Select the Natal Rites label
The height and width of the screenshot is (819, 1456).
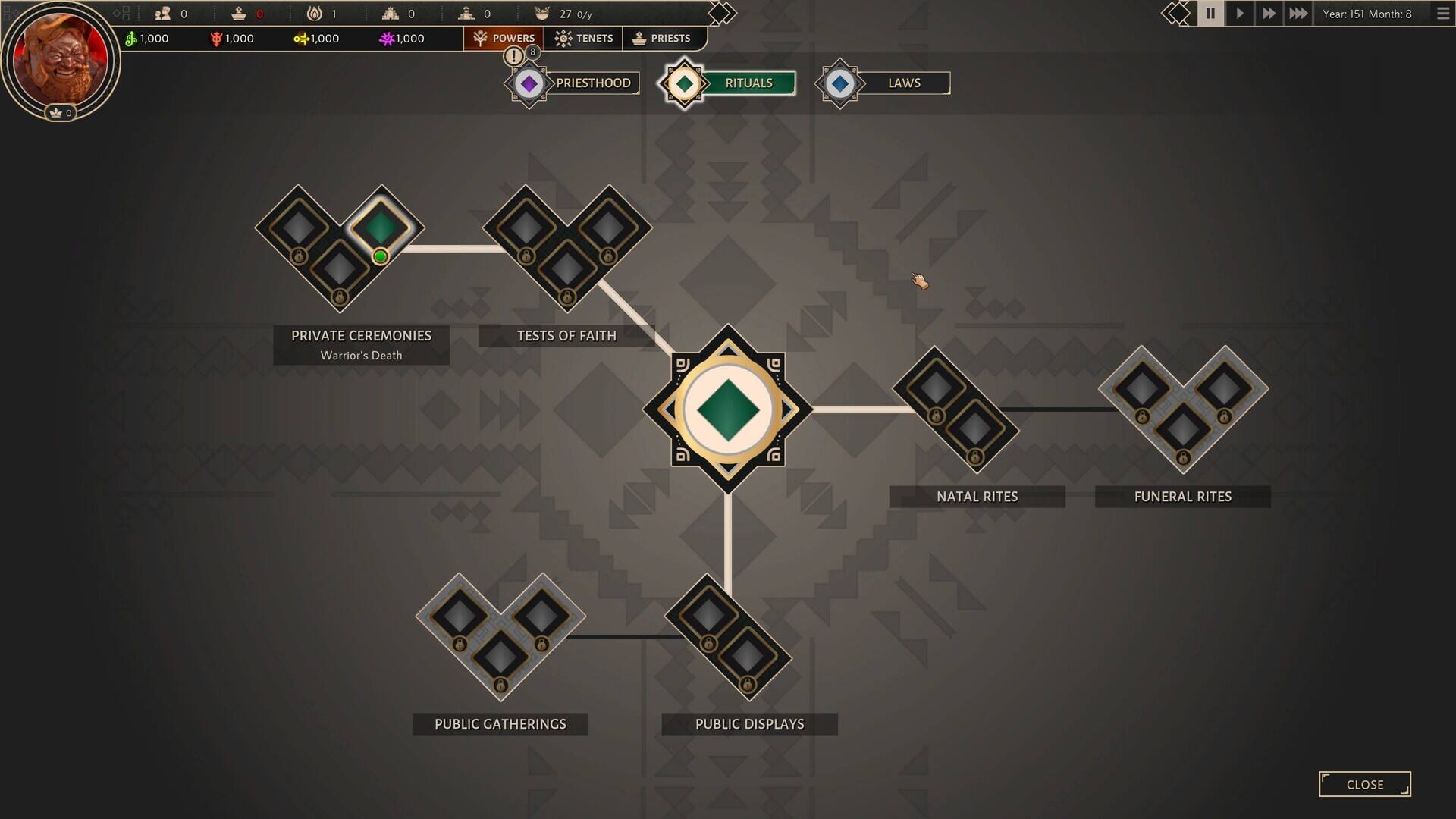(977, 497)
